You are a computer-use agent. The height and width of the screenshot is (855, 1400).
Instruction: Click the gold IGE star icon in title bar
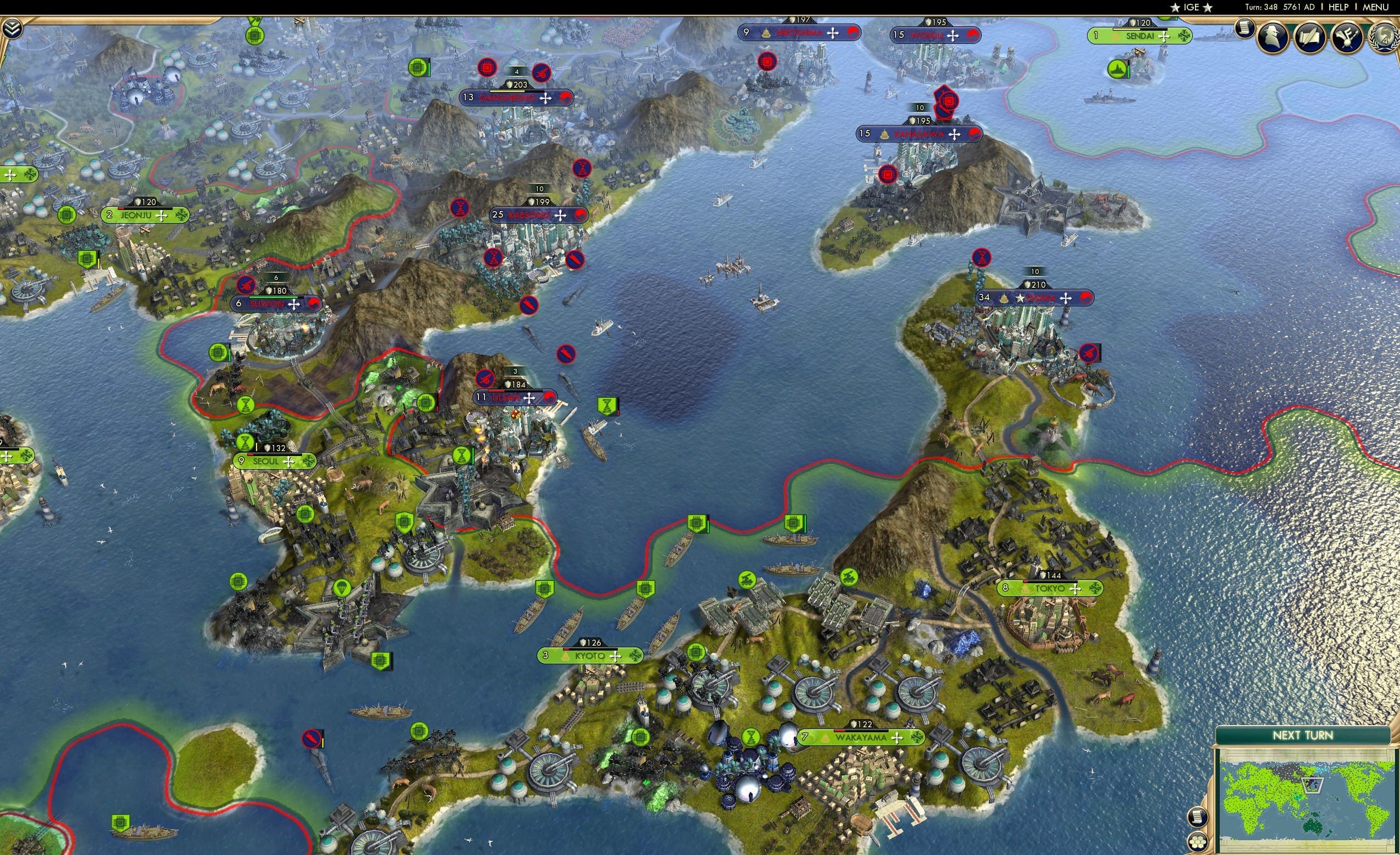click(x=1176, y=7)
